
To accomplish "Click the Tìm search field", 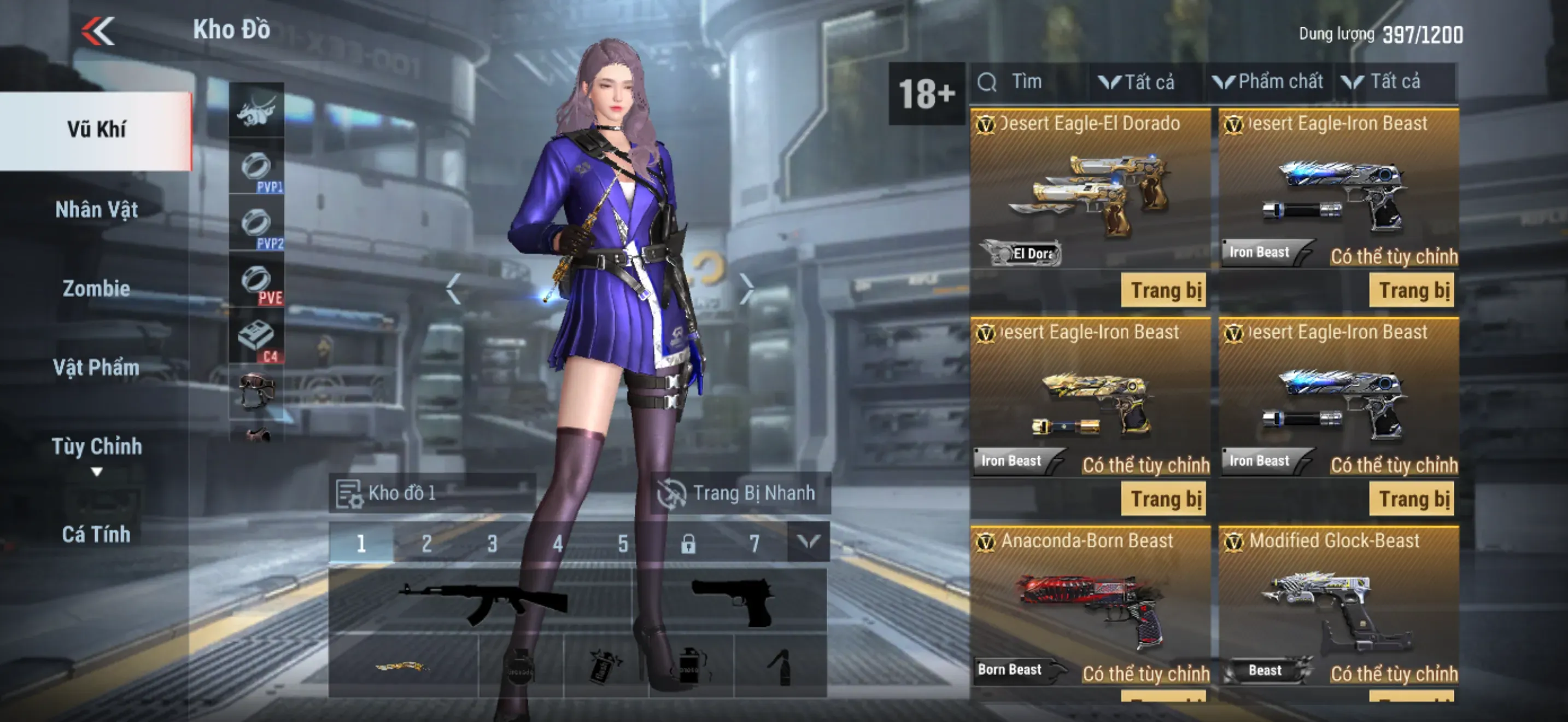I will tap(1029, 82).
